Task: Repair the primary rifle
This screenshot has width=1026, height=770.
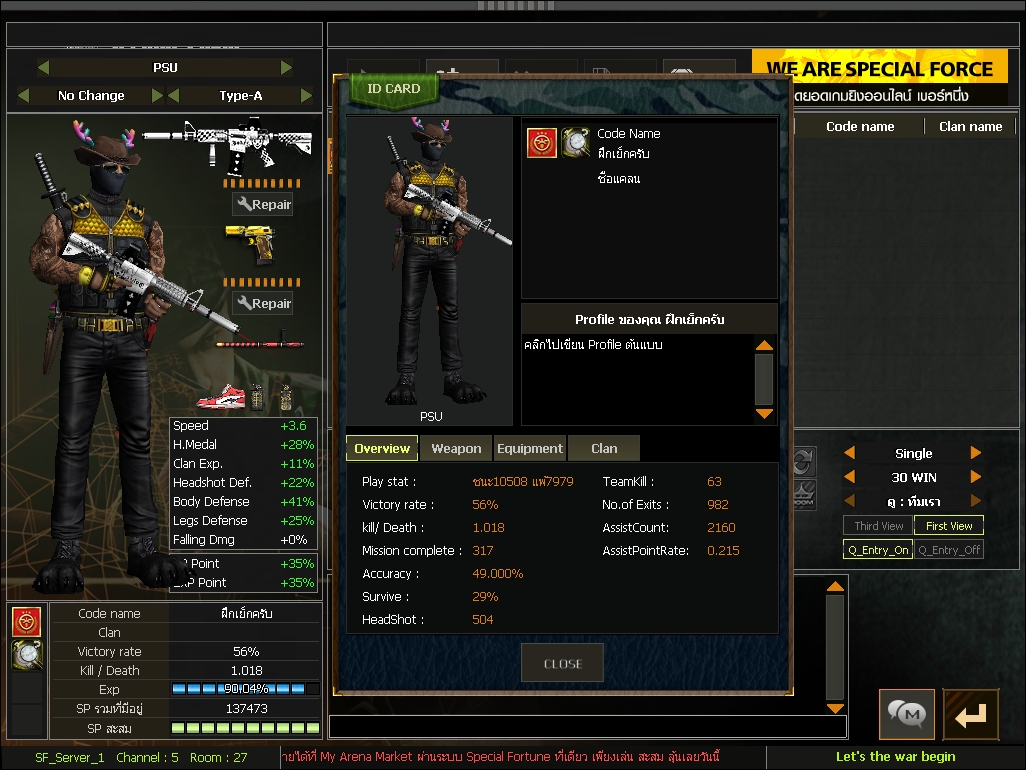Action: tap(263, 205)
